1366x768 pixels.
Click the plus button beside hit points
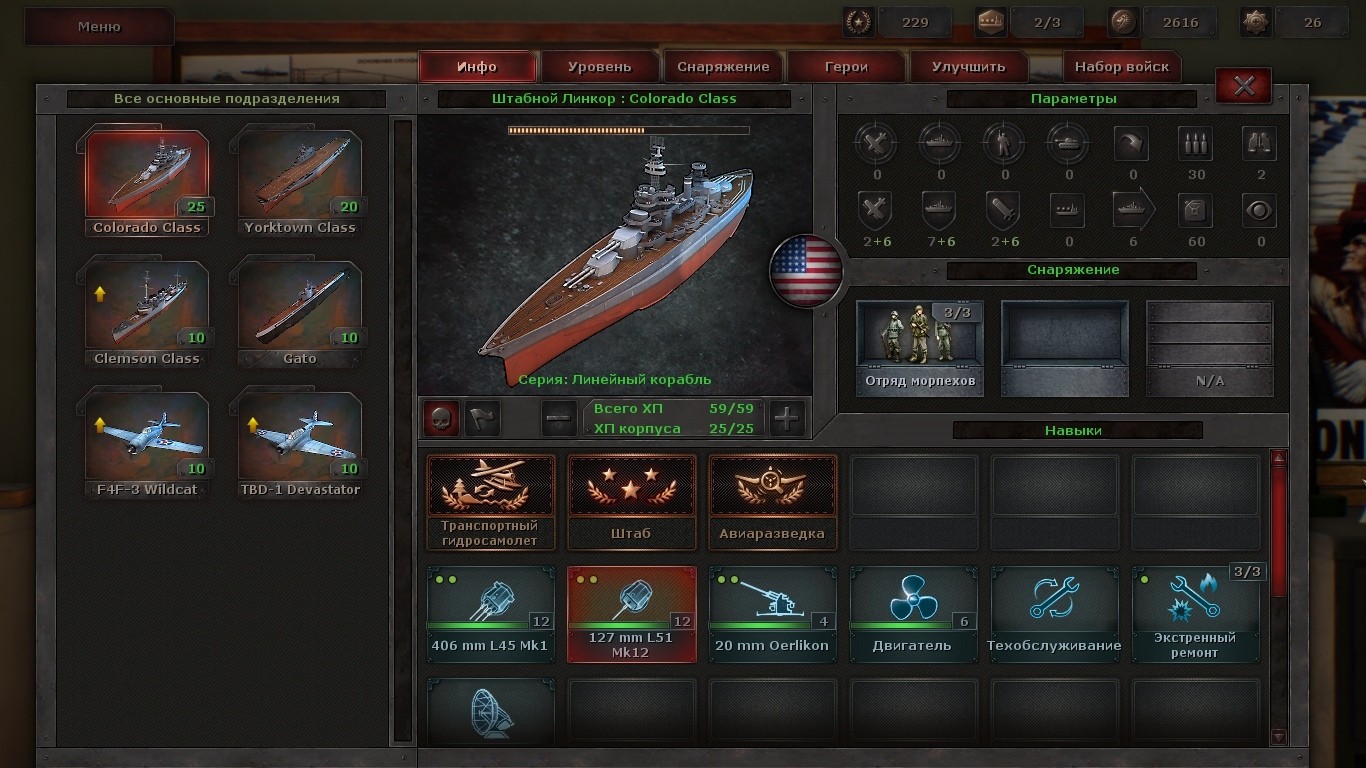[x=787, y=419]
